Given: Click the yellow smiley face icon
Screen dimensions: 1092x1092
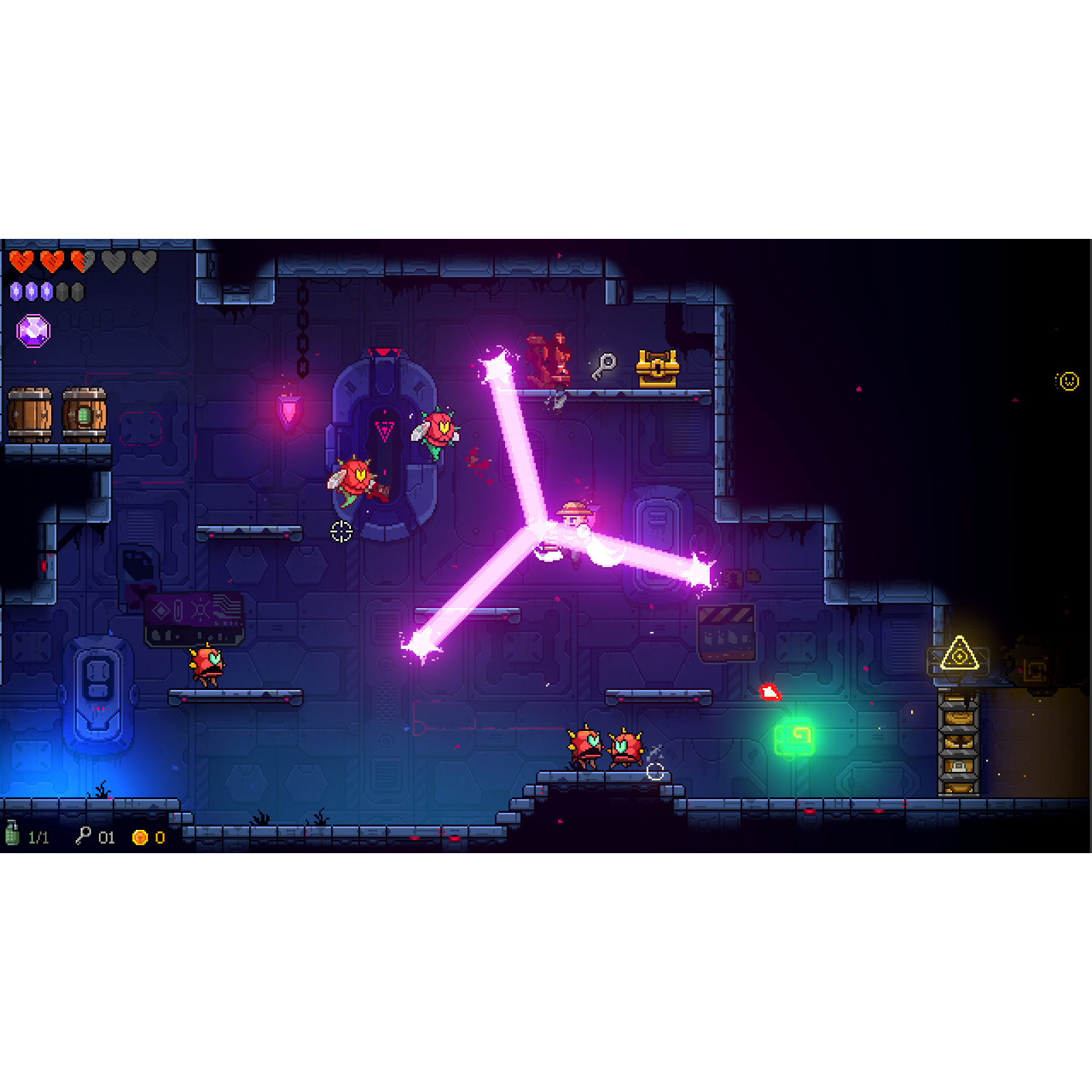Looking at the screenshot, I should tap(1067, 381).
